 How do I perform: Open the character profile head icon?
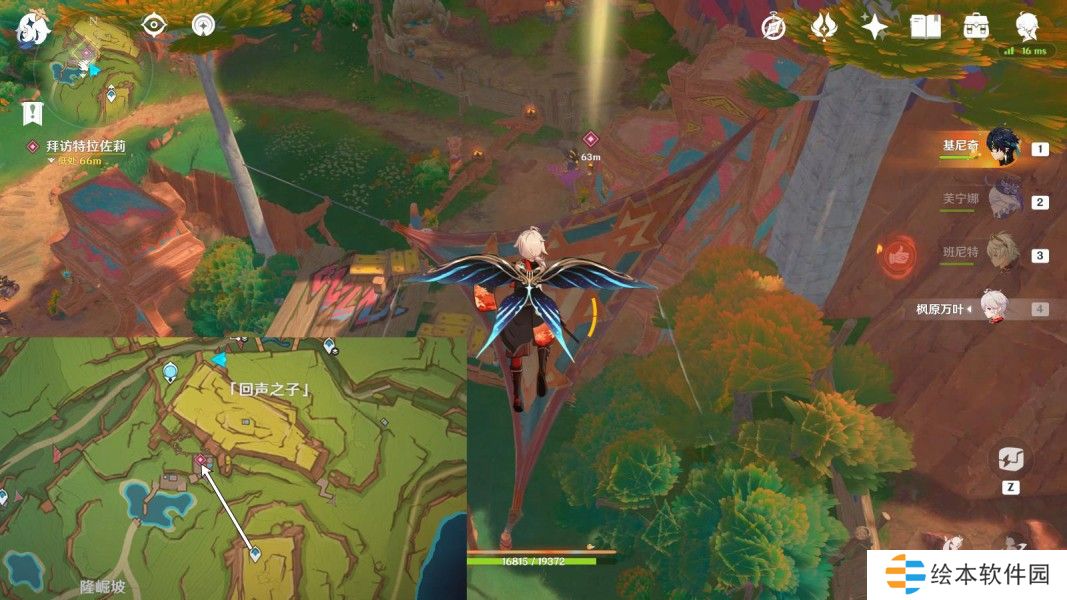click(x=1026, y=27)
